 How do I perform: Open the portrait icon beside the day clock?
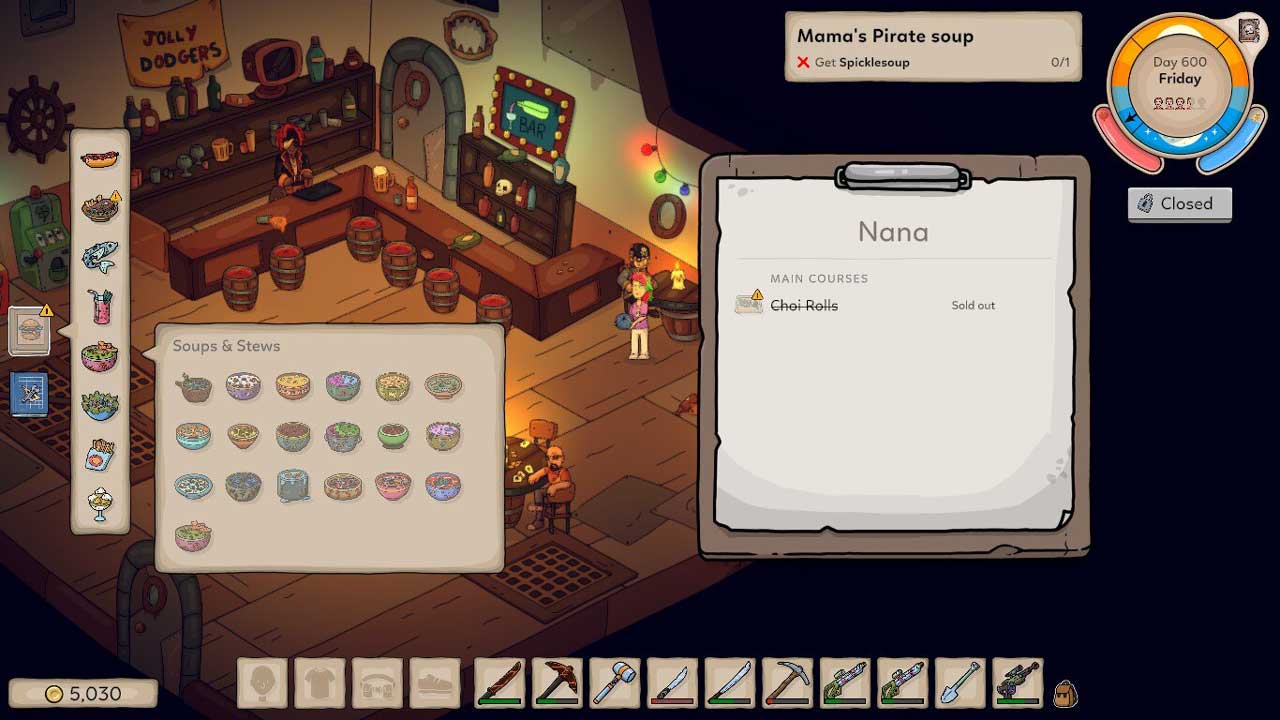pyautogui.click(x=1249, y=30)
